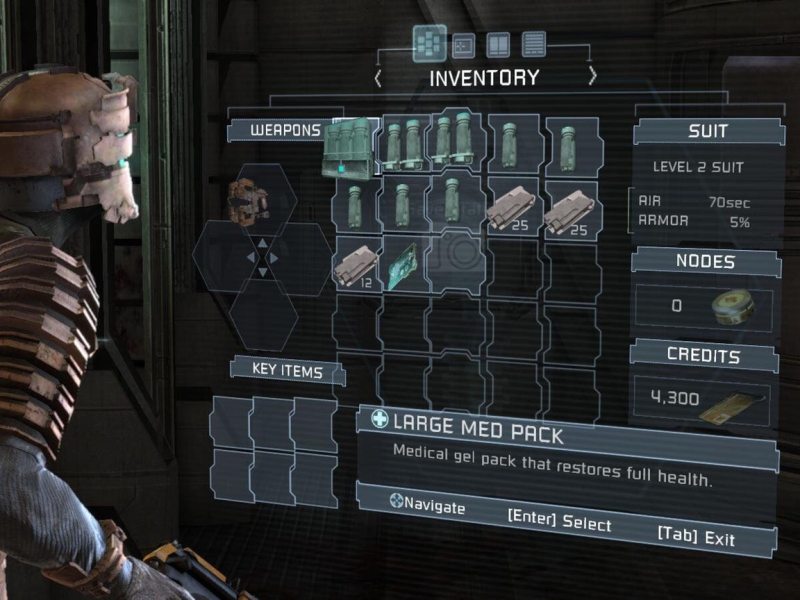Go to the previous menu with left arrow

coord(378,77)
